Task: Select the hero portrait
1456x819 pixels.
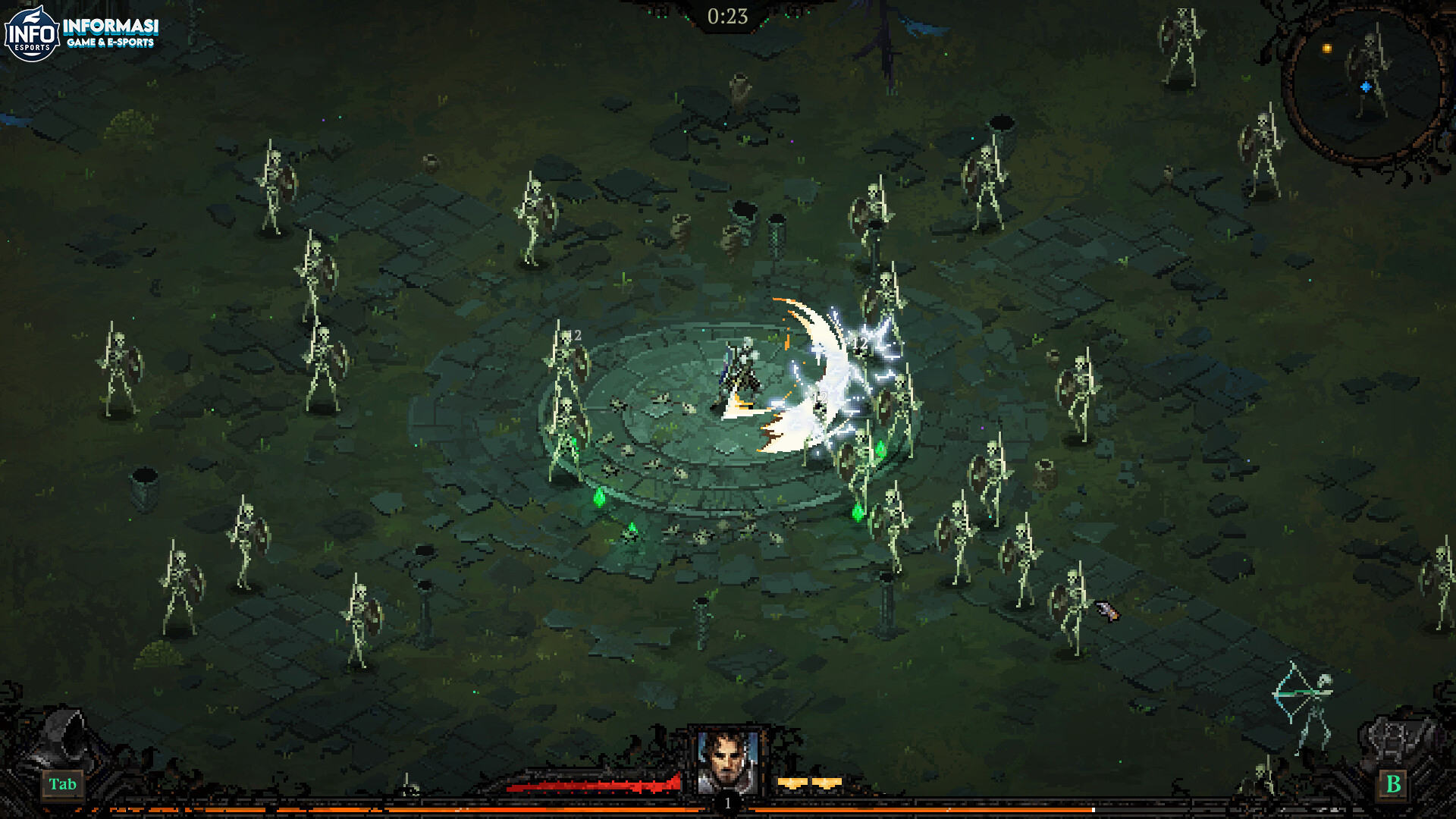Action: [x=727, y=761]
